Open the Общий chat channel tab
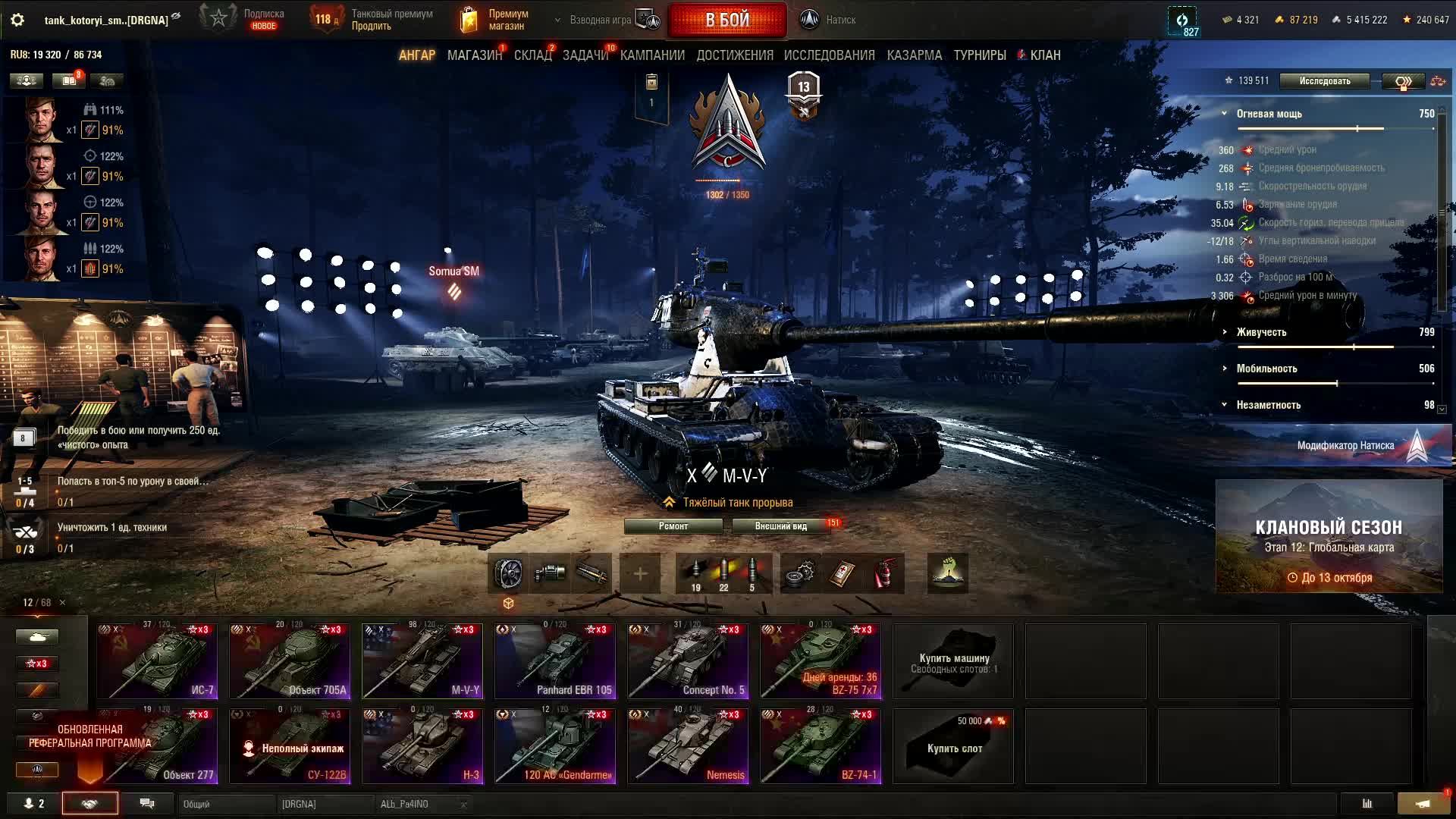The height and width of the screenshot is (819, 1456). tap(224, 804)
